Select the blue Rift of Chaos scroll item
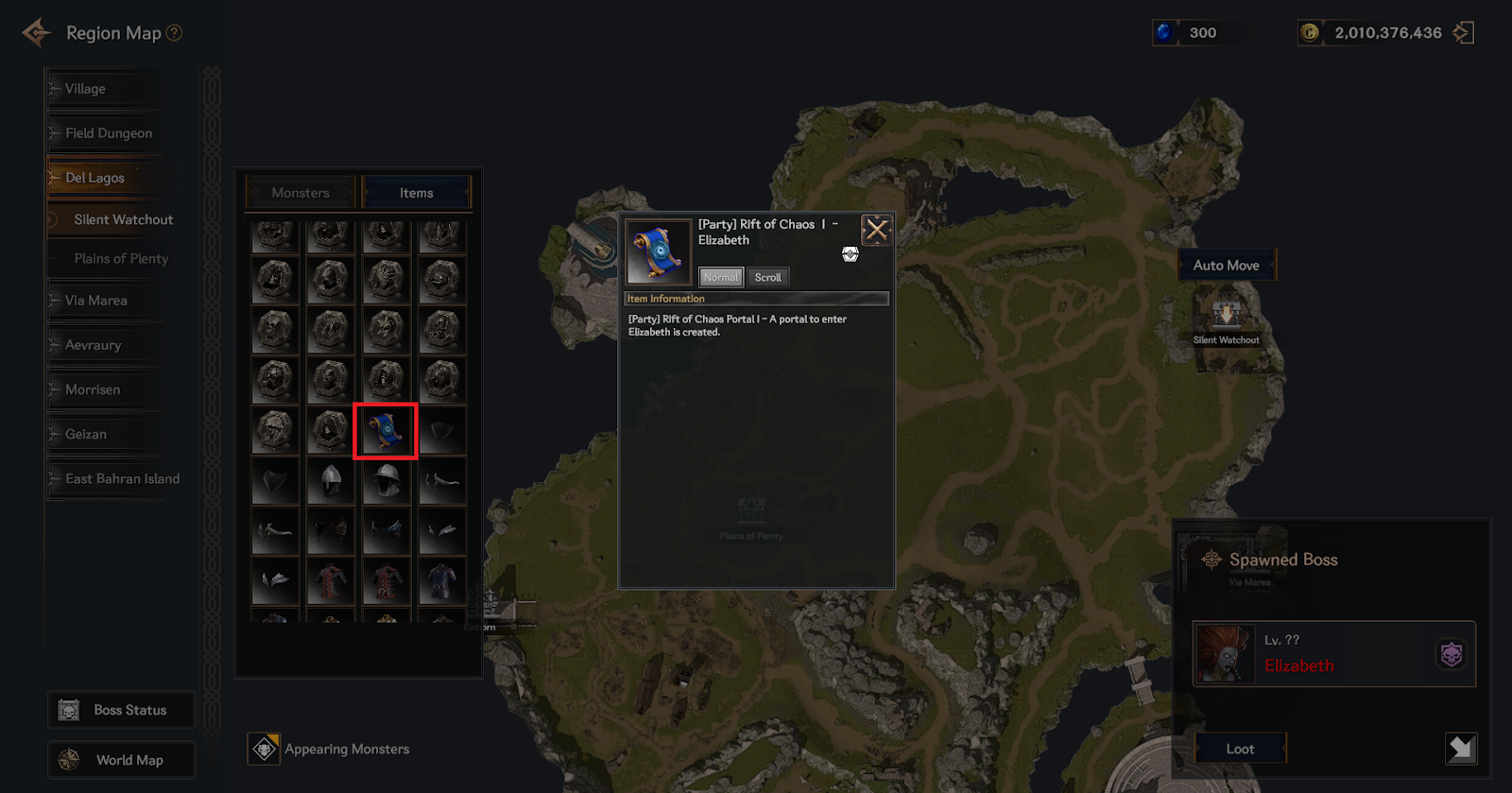 tap(386, 431)
